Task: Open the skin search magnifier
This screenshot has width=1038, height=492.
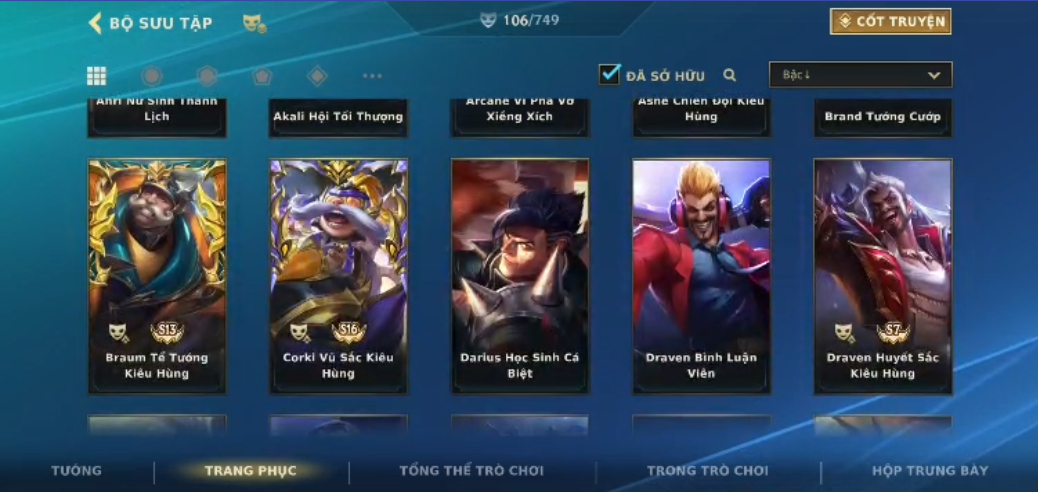Action: click(x=730, y=75)
